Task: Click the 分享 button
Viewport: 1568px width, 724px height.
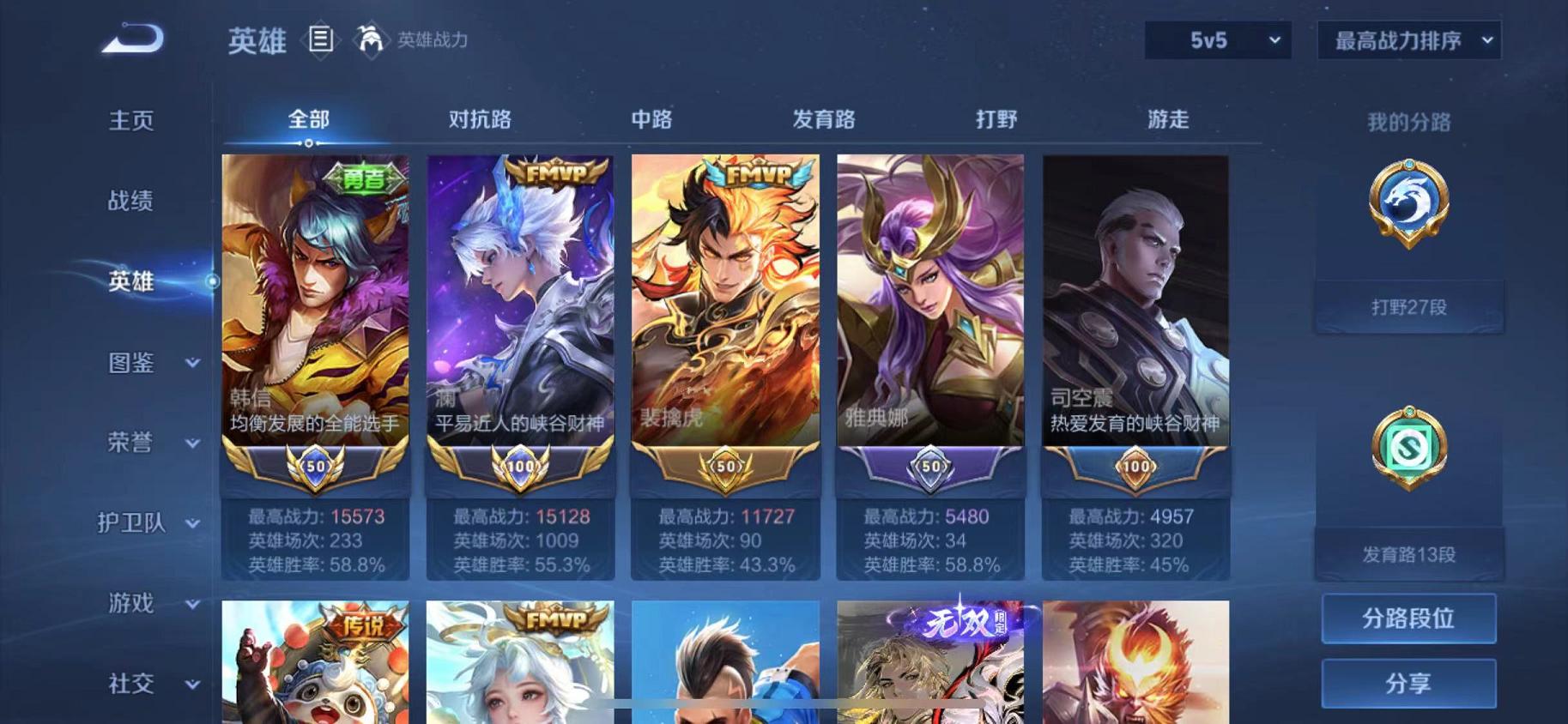Action: pos(1409,684)
